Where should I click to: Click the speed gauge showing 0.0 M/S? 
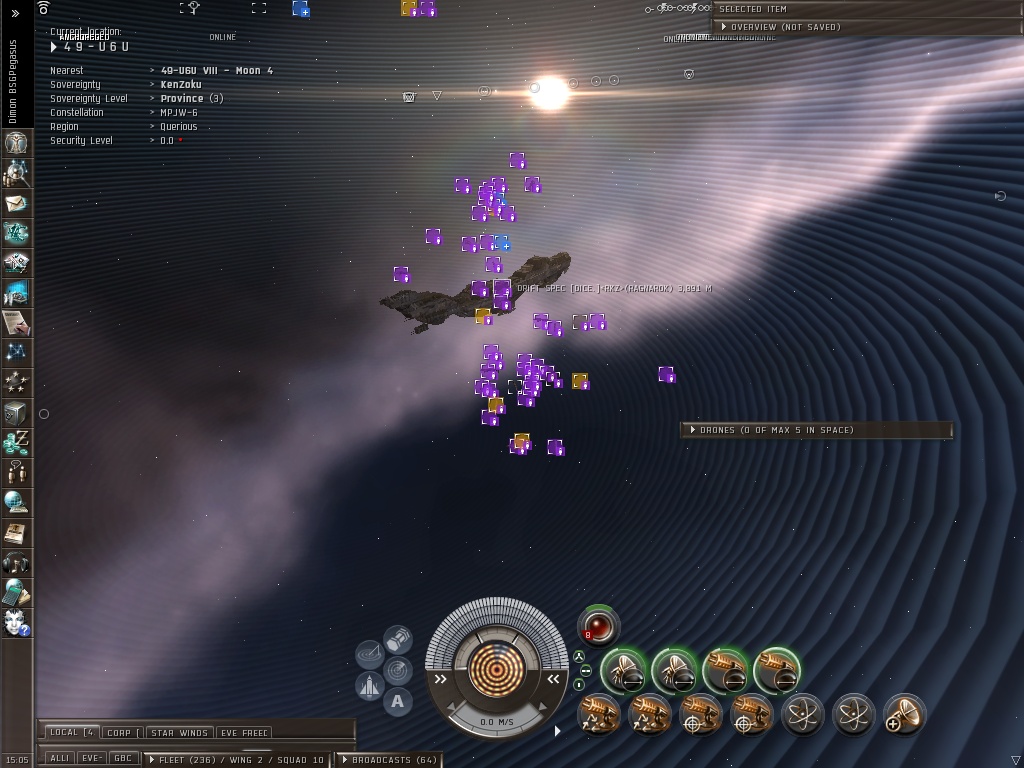[x=497, y=721]
